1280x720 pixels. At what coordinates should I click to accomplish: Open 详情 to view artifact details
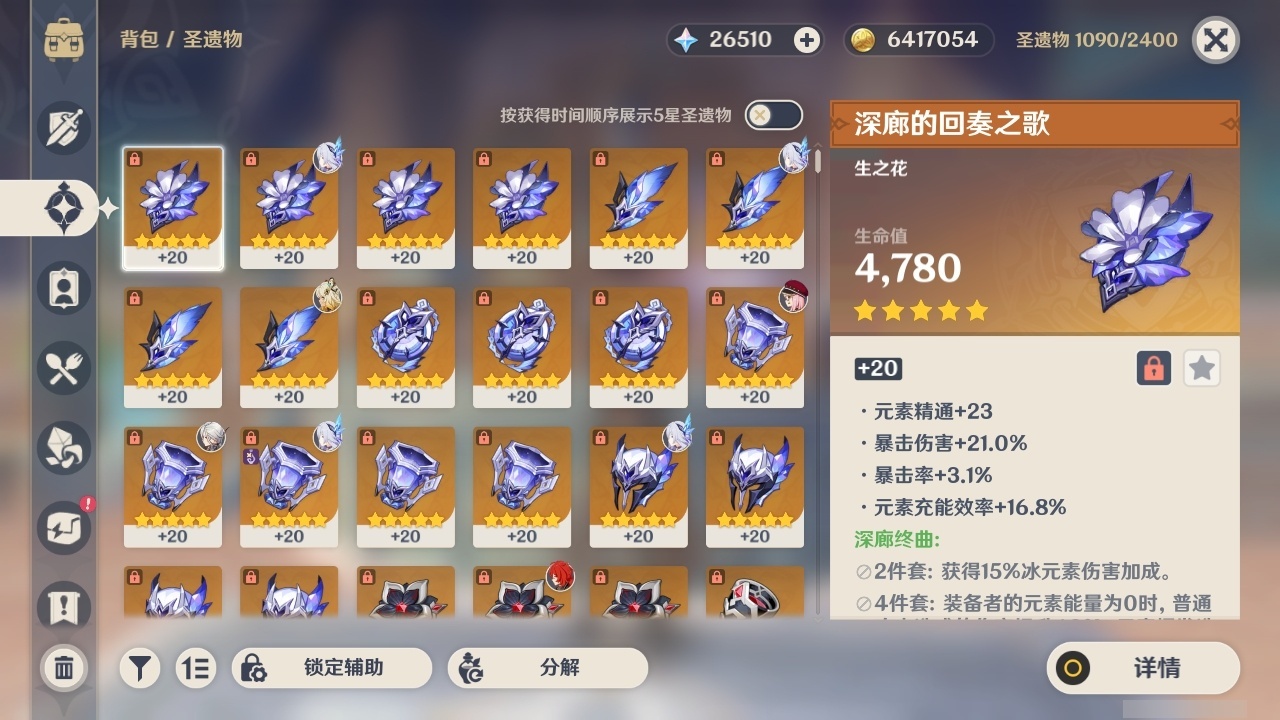pos(1140,667)
